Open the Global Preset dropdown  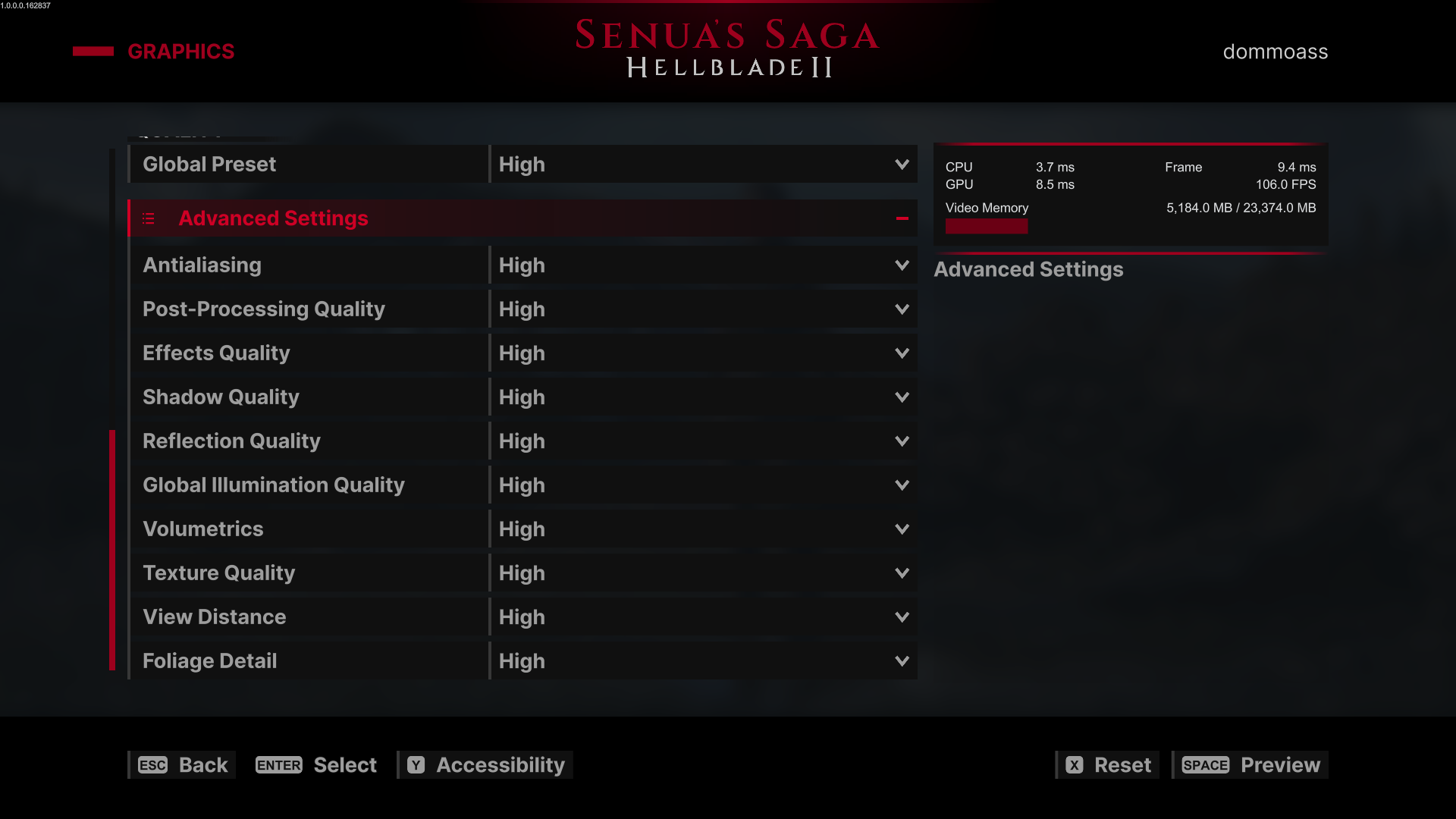[703, 165]
